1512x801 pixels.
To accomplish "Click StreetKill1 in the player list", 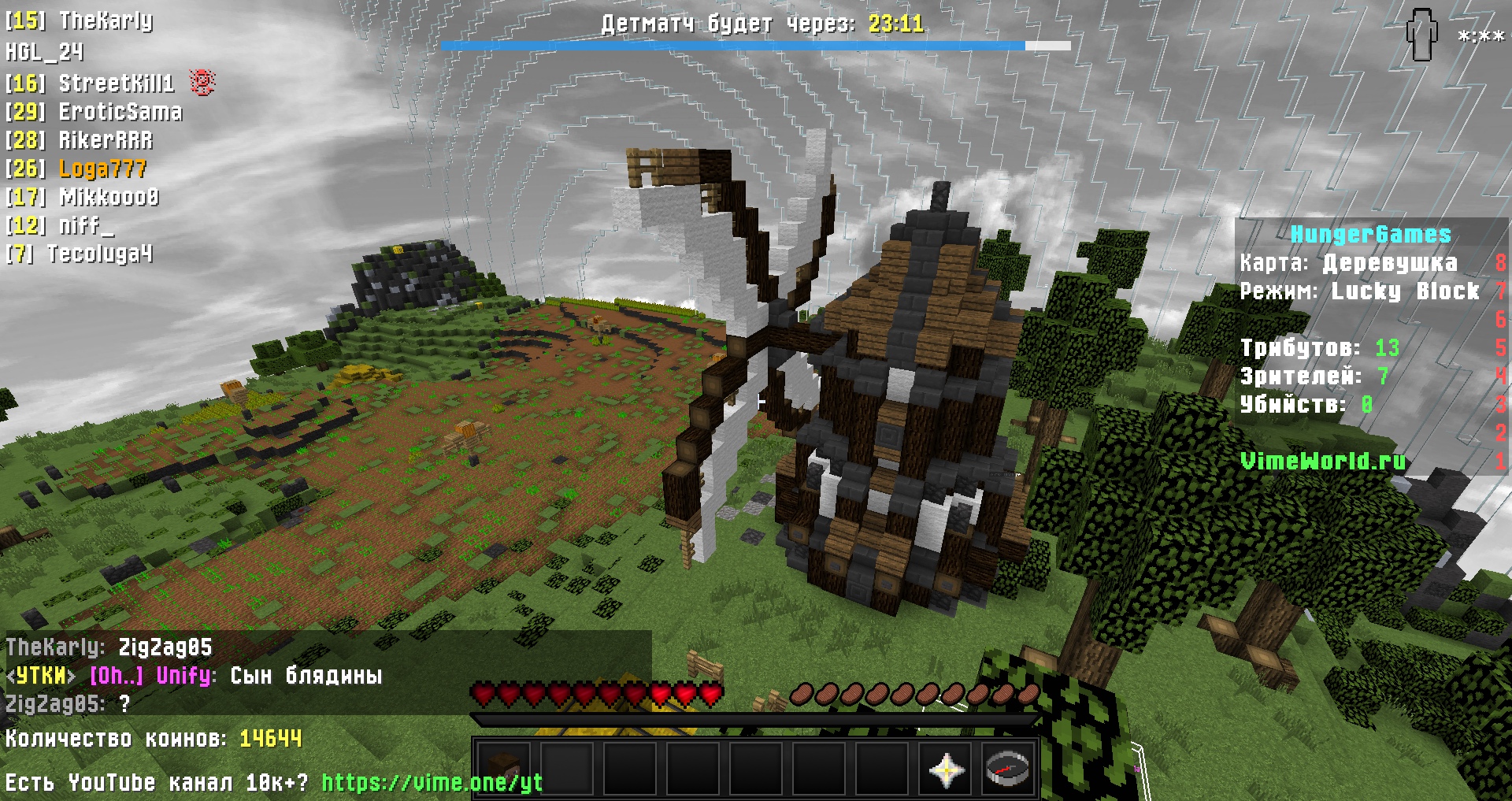I will 116,83.
